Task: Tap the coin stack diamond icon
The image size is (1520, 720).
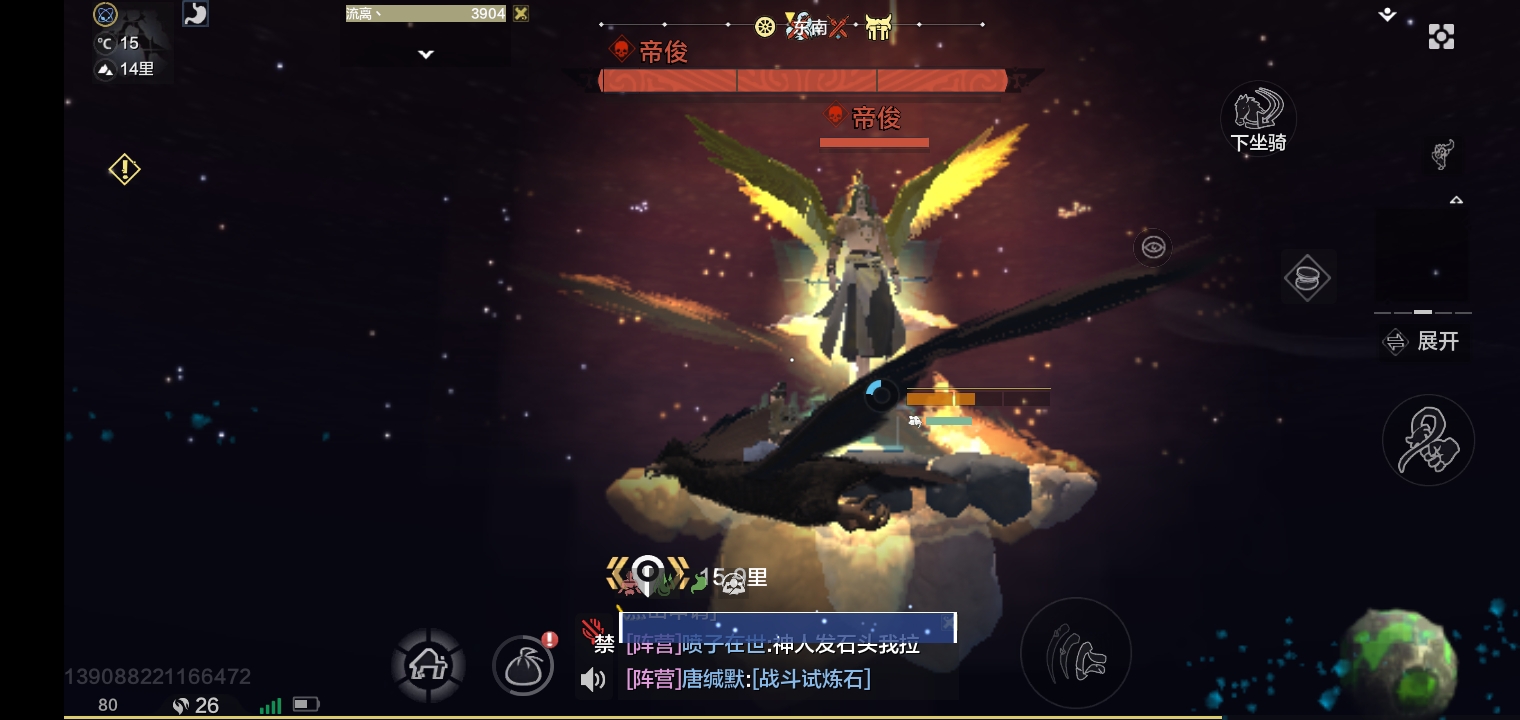Action: click(x=1307, y=278)
